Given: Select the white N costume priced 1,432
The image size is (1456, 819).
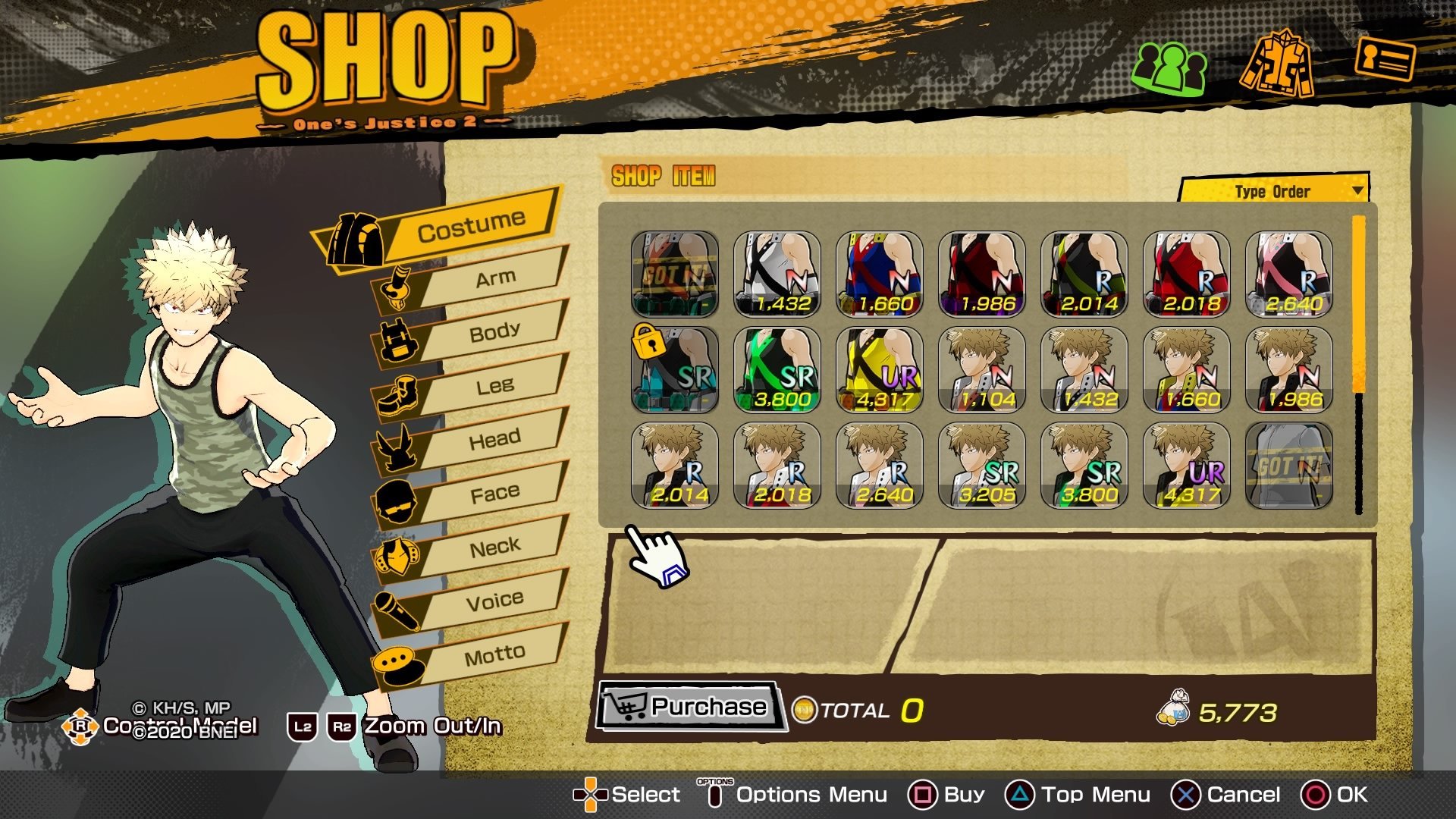Looking at the screenshot, I should (x=777, y=274).
